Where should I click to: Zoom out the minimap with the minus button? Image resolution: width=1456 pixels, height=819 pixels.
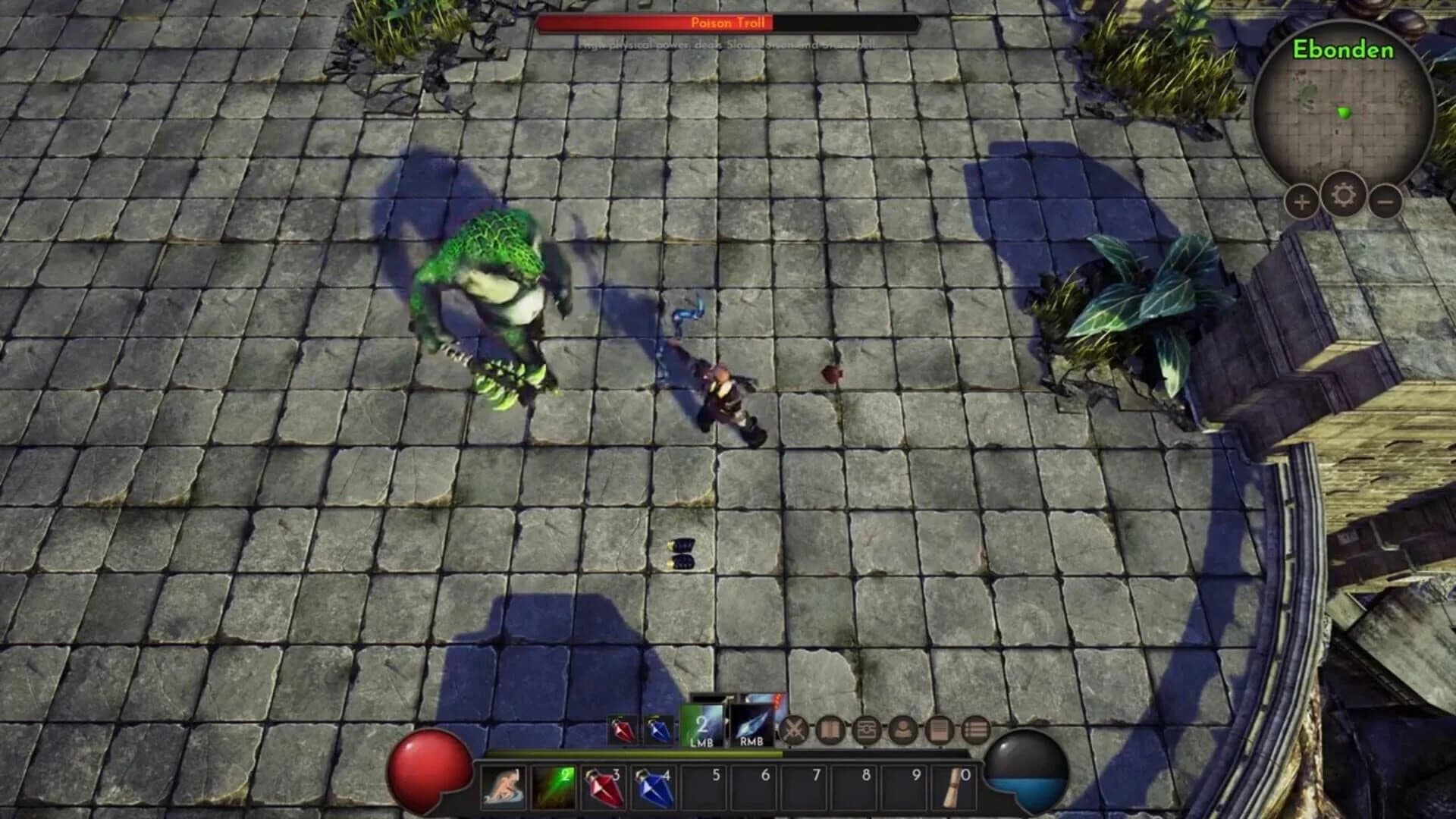(1387, 201)
